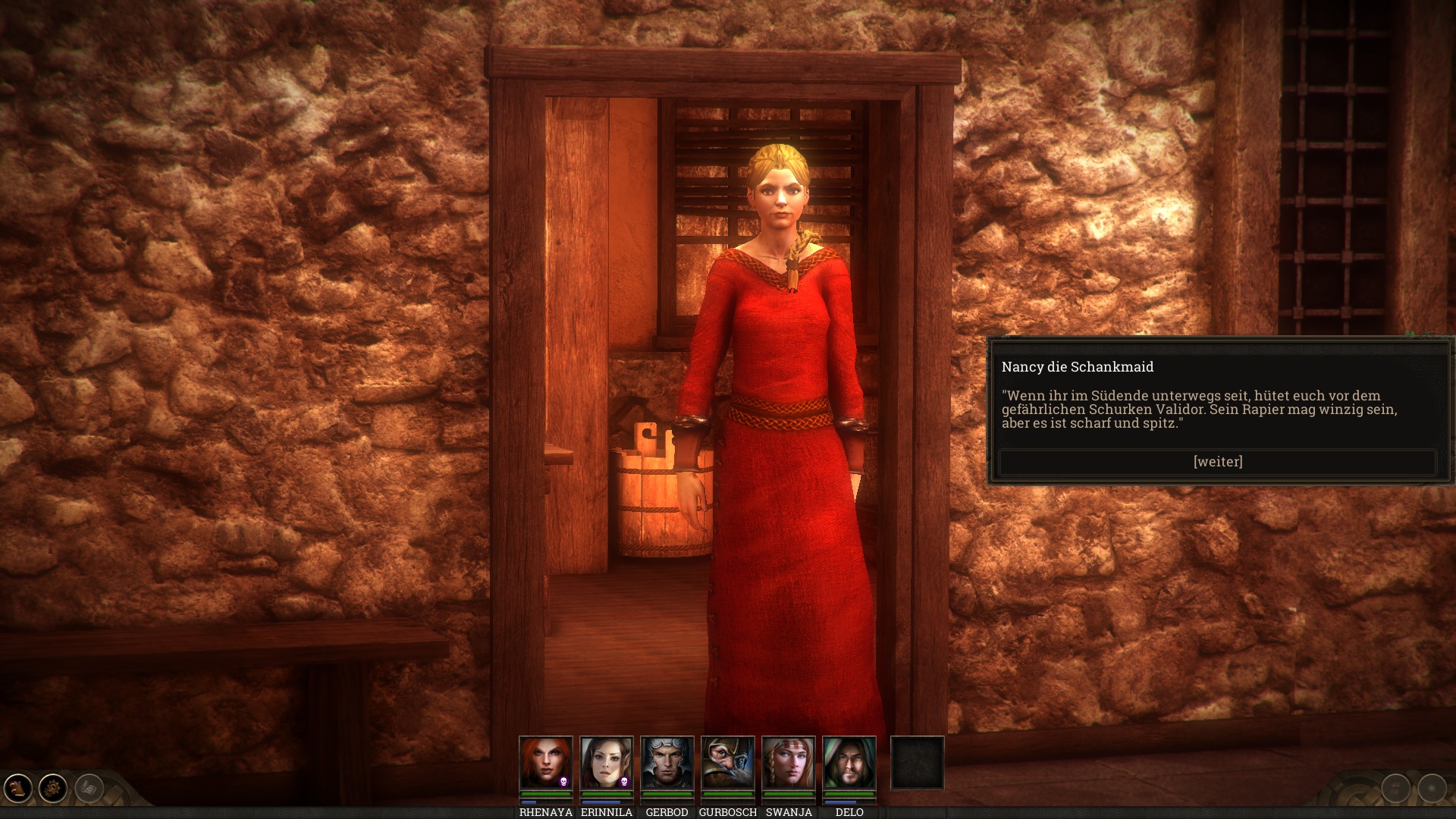
Task: Open the greyed-out map icon
Action: (x=89, y=789)
